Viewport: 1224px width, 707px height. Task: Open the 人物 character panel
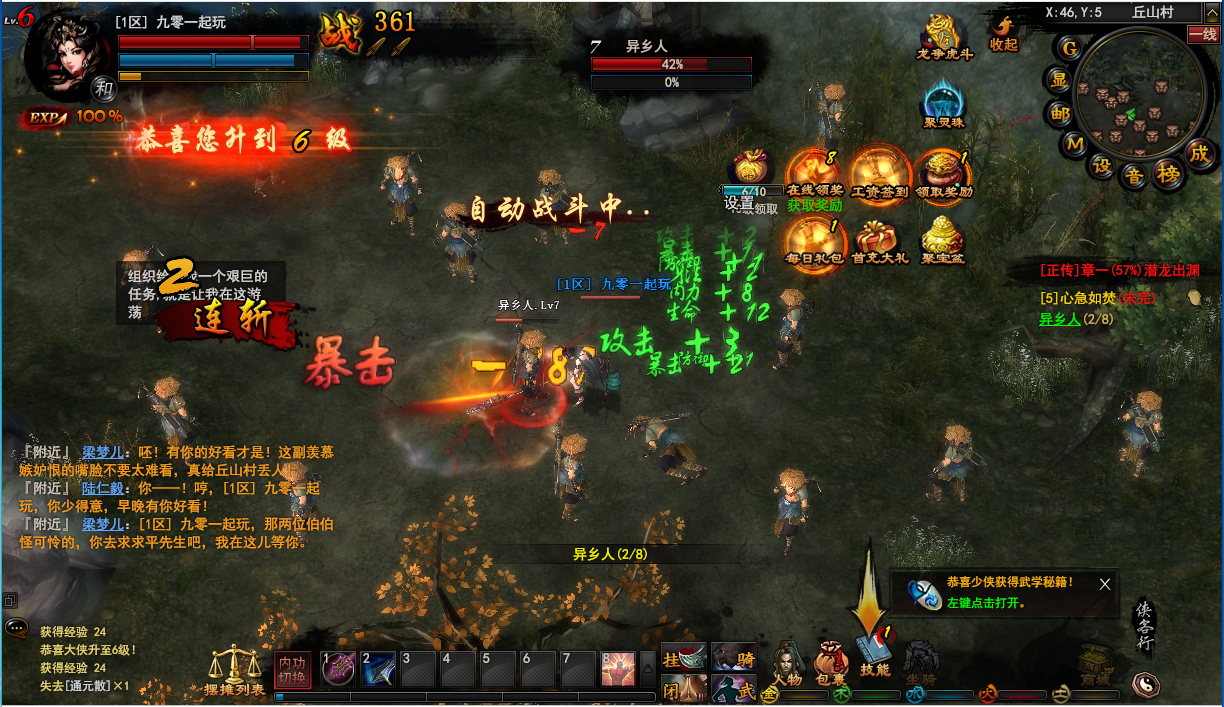(788, 662)
